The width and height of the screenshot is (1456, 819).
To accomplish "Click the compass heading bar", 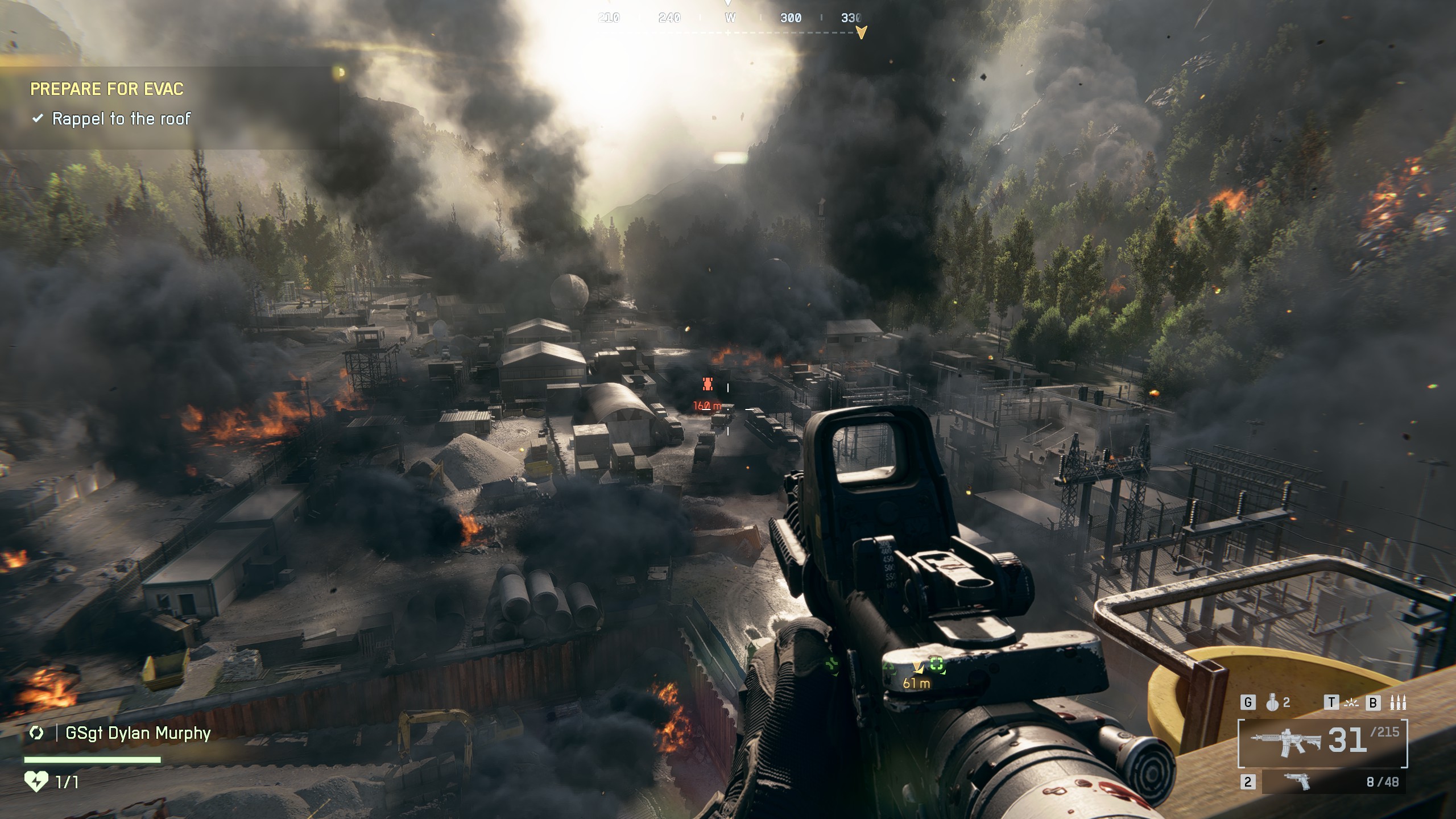I will coord(730,18).
